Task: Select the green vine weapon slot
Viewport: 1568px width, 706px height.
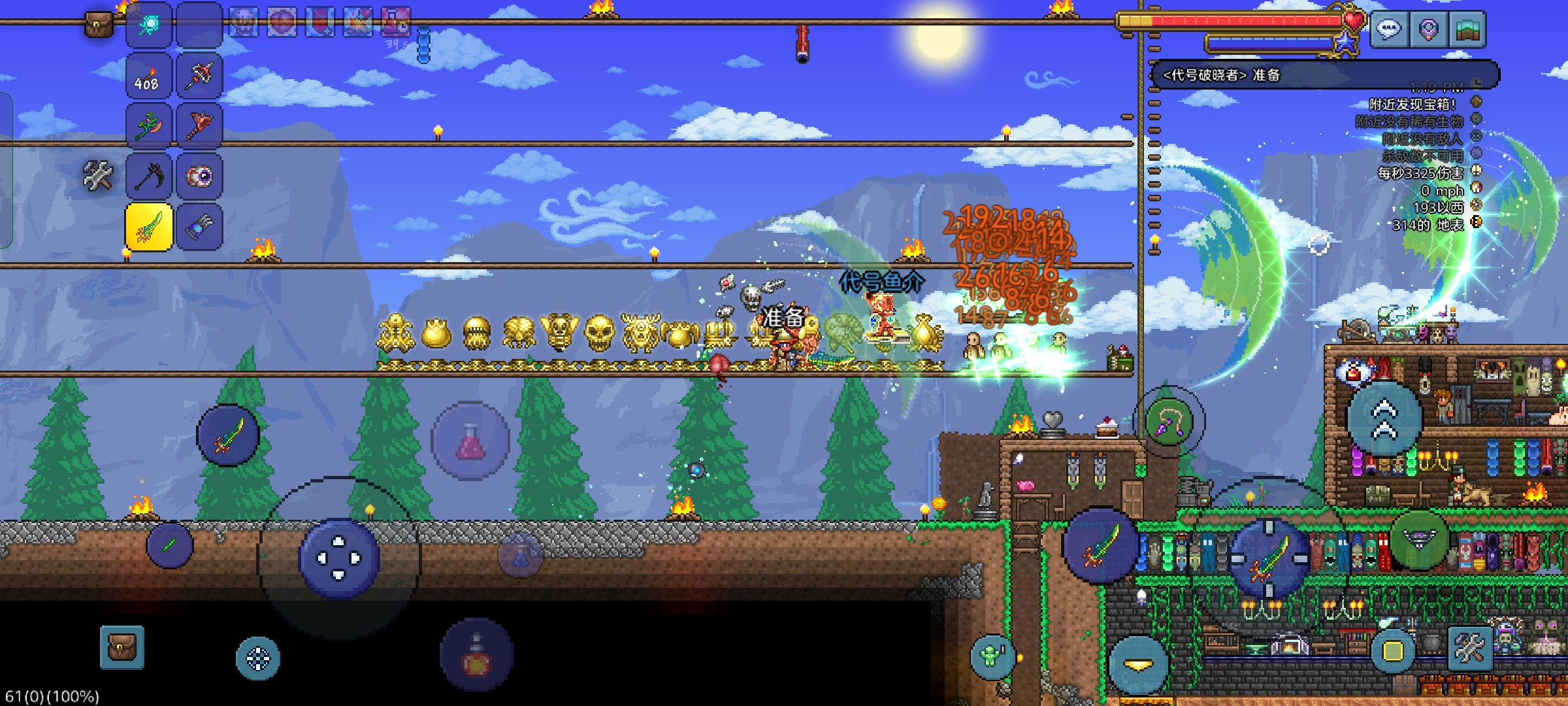Action: click(148, 126)
